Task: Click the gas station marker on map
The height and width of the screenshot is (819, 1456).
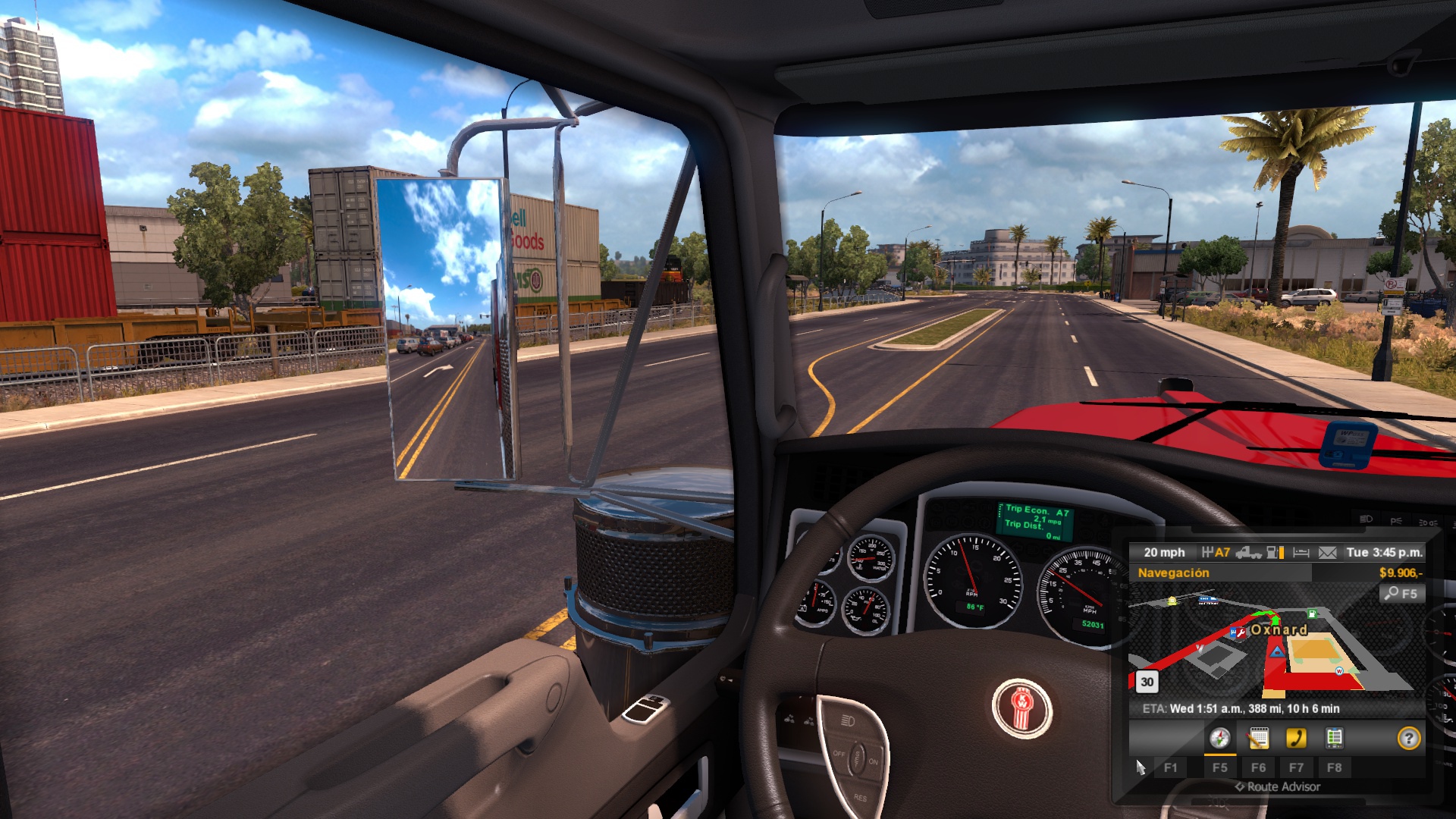Action: 1312,613
